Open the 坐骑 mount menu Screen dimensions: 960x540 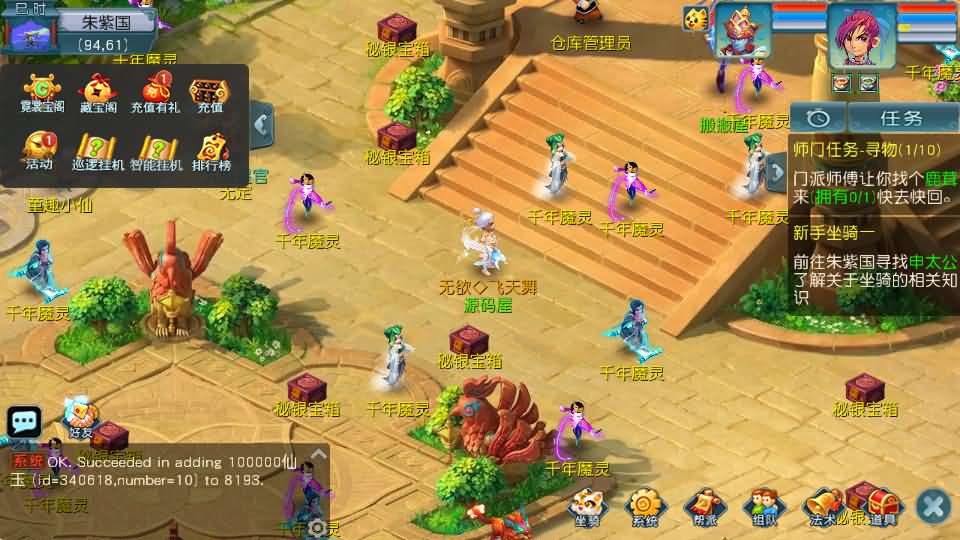(x=587, y=505)
